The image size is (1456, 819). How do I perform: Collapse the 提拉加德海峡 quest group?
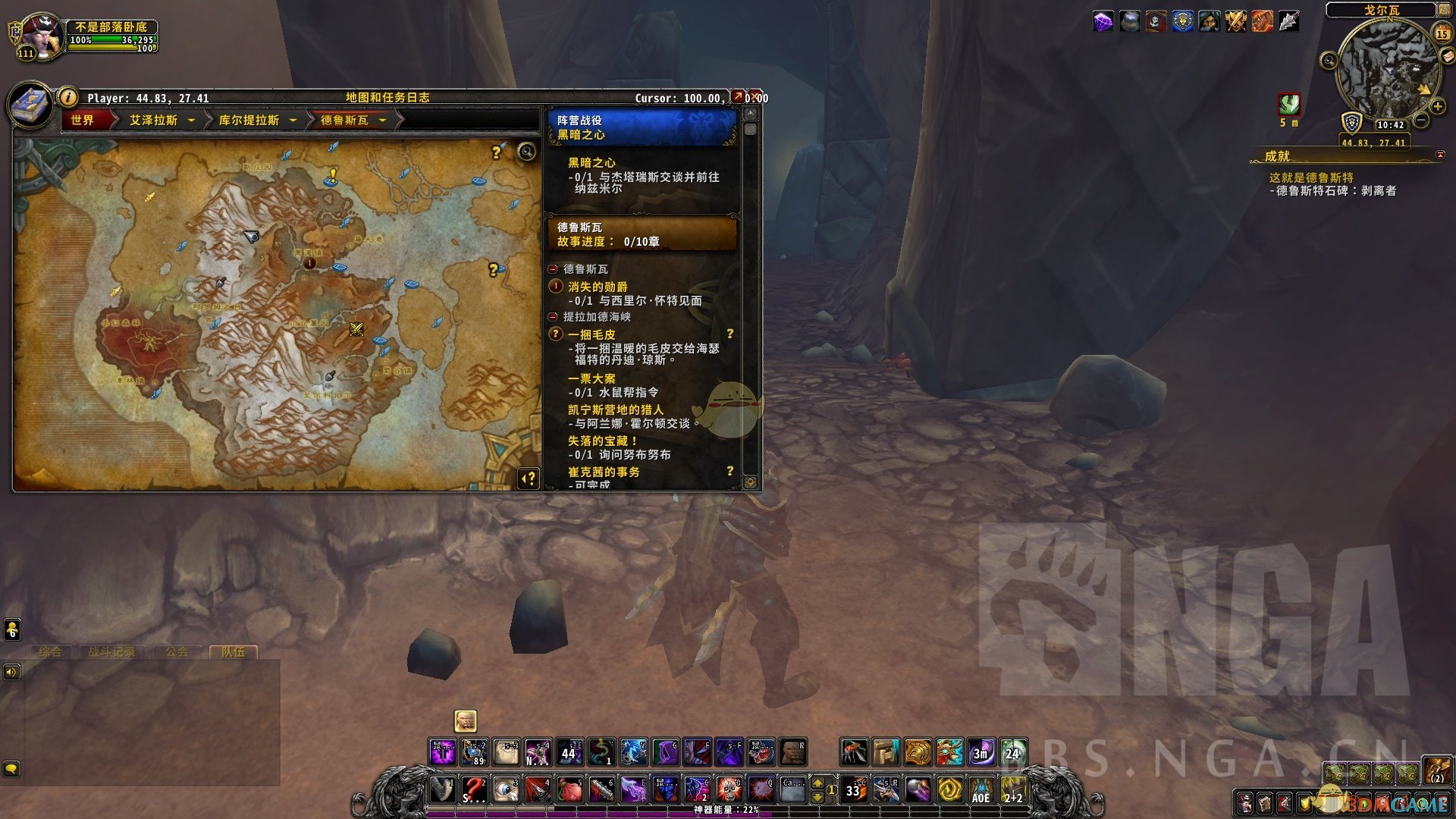(x=553, y=317)
